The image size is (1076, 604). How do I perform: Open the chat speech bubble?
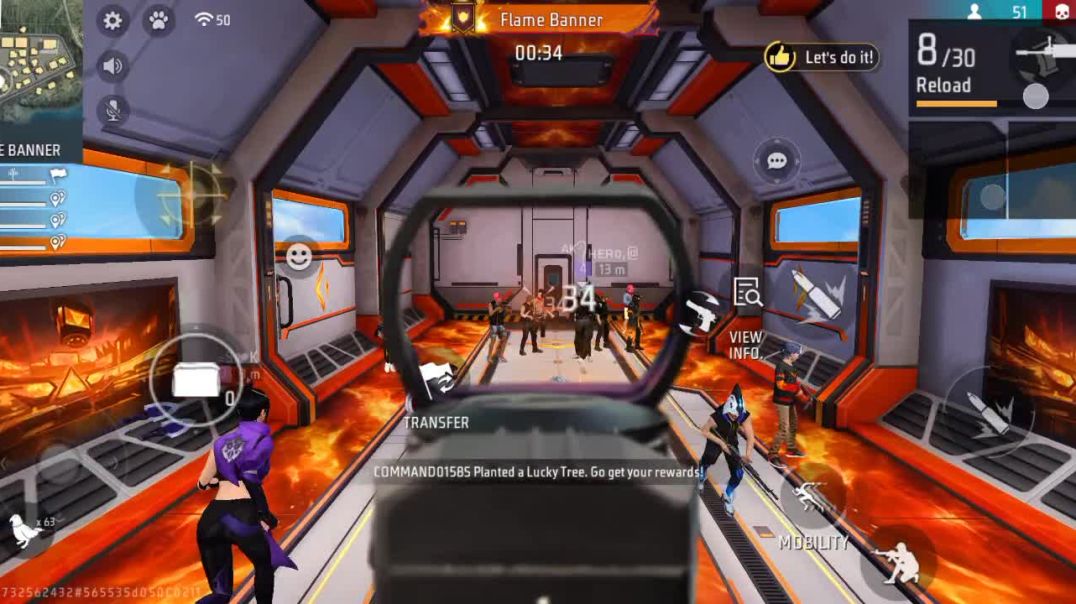pos(776,160)
